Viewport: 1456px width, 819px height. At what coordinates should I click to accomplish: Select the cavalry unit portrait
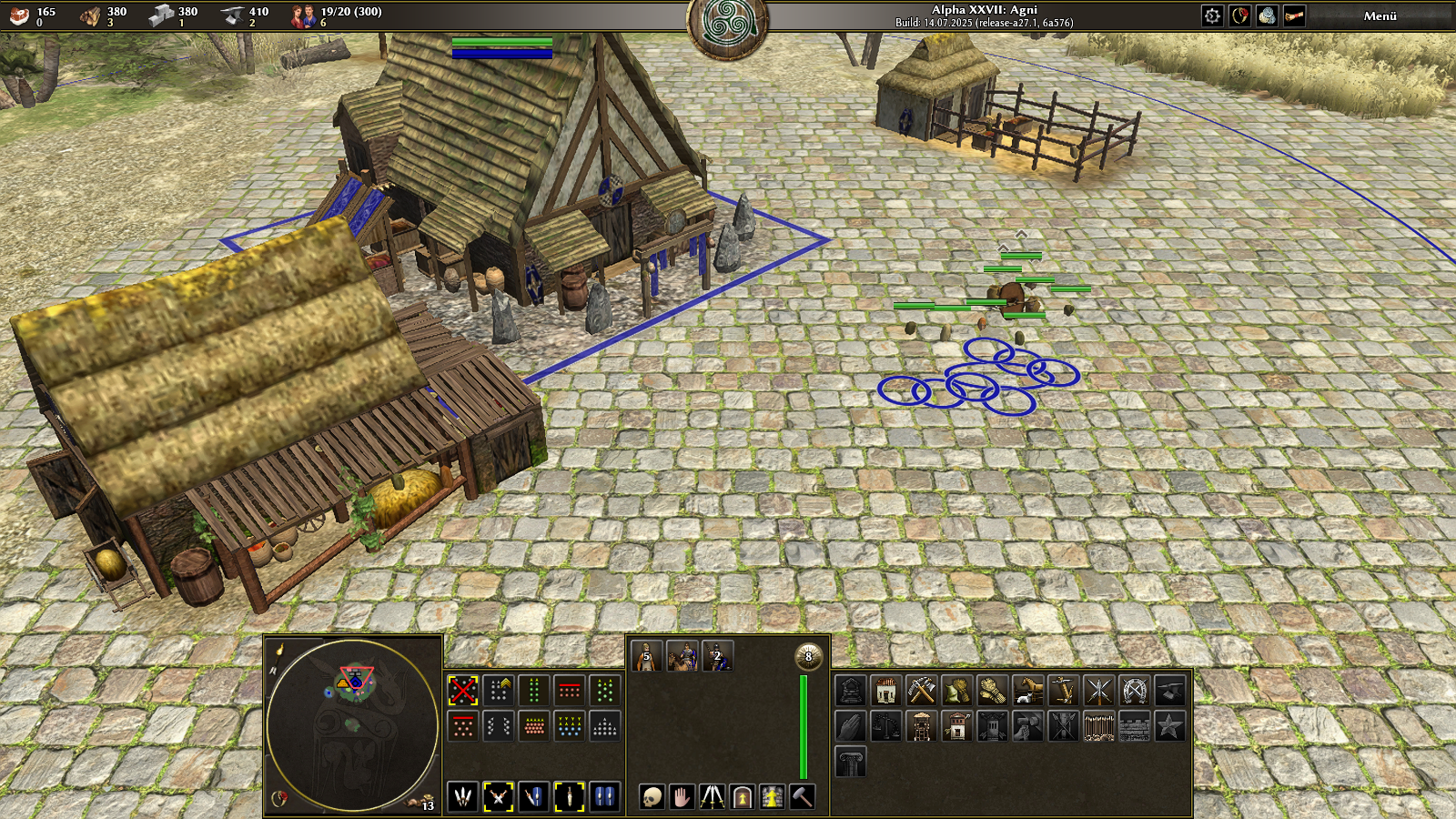[682, 656]
